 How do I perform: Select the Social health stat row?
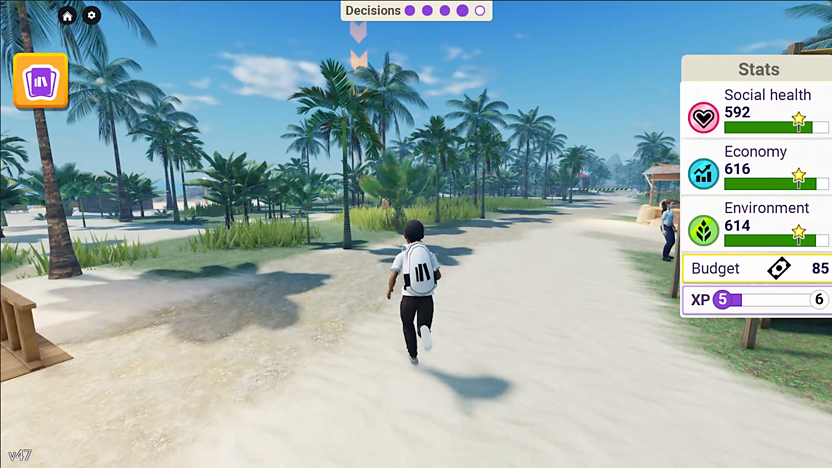(757, 111)
